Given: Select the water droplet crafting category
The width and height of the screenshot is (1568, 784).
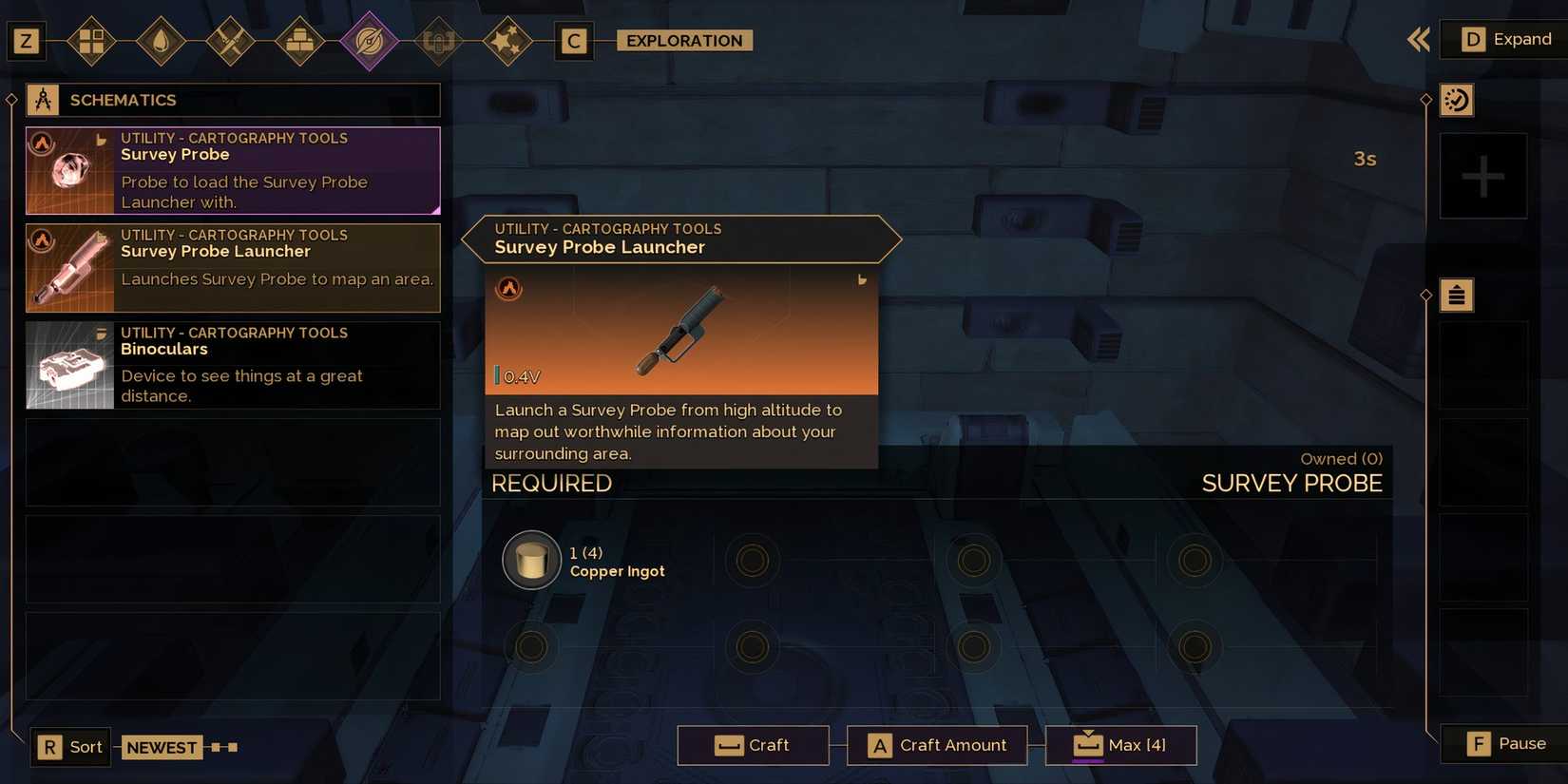Looking at the screenshot, I should coord(162,41).
